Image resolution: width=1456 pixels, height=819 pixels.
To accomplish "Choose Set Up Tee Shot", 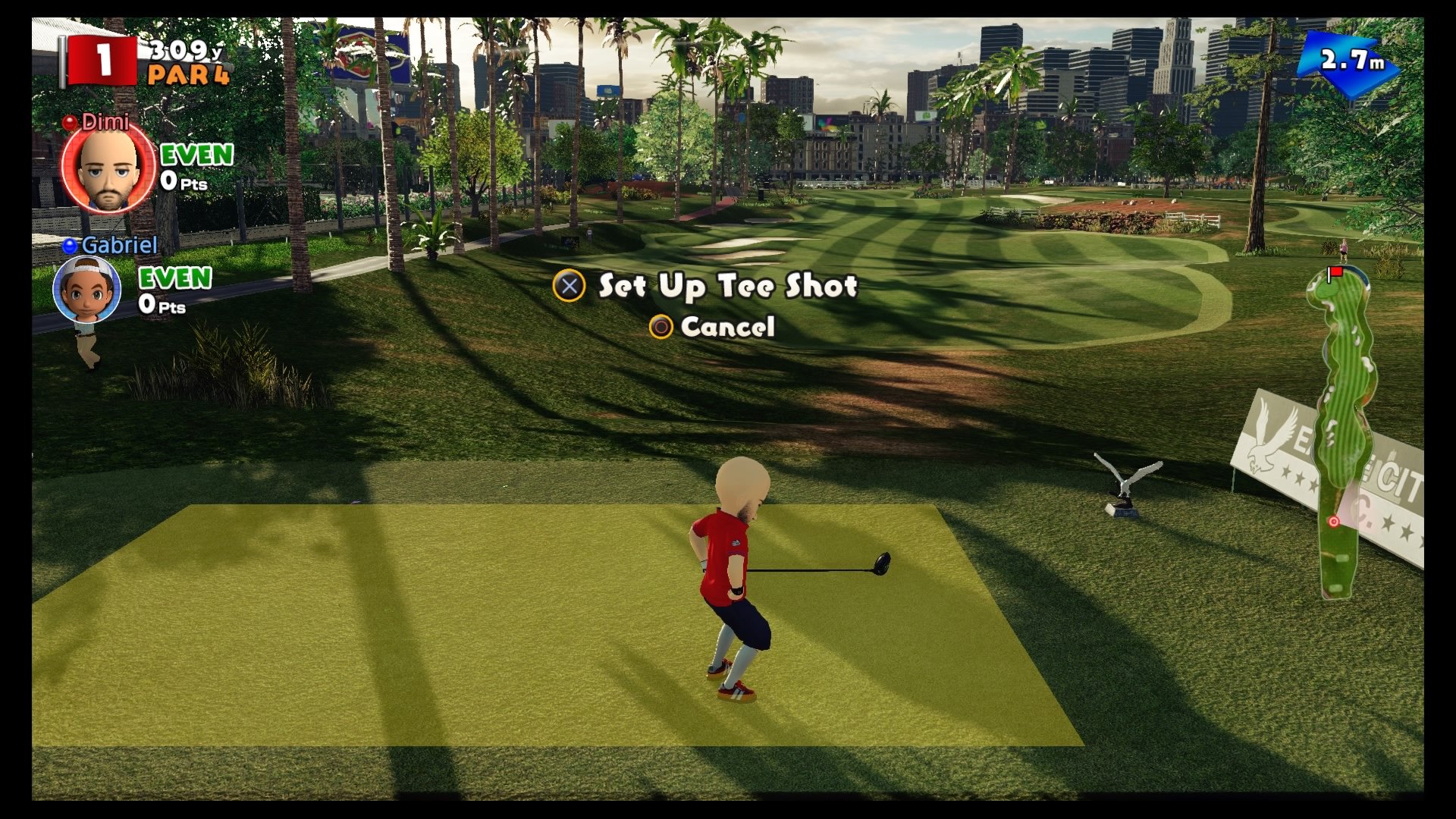I will (x=726, y=286).
